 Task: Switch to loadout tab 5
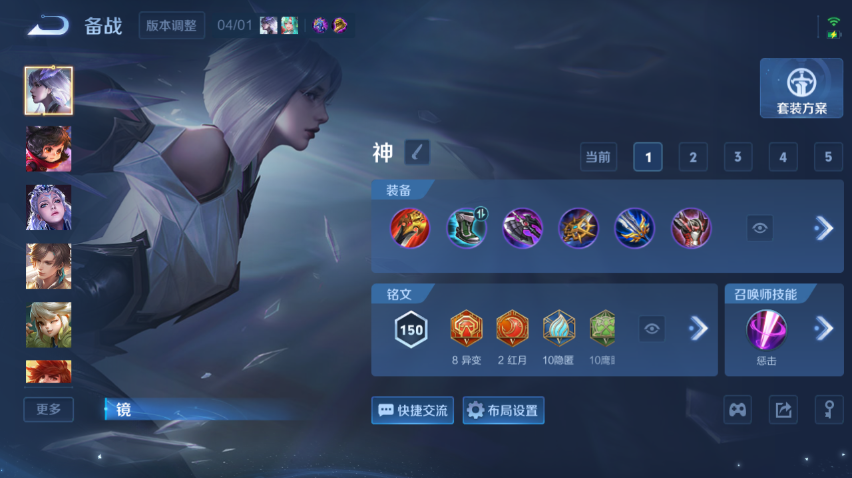[827, 157]
